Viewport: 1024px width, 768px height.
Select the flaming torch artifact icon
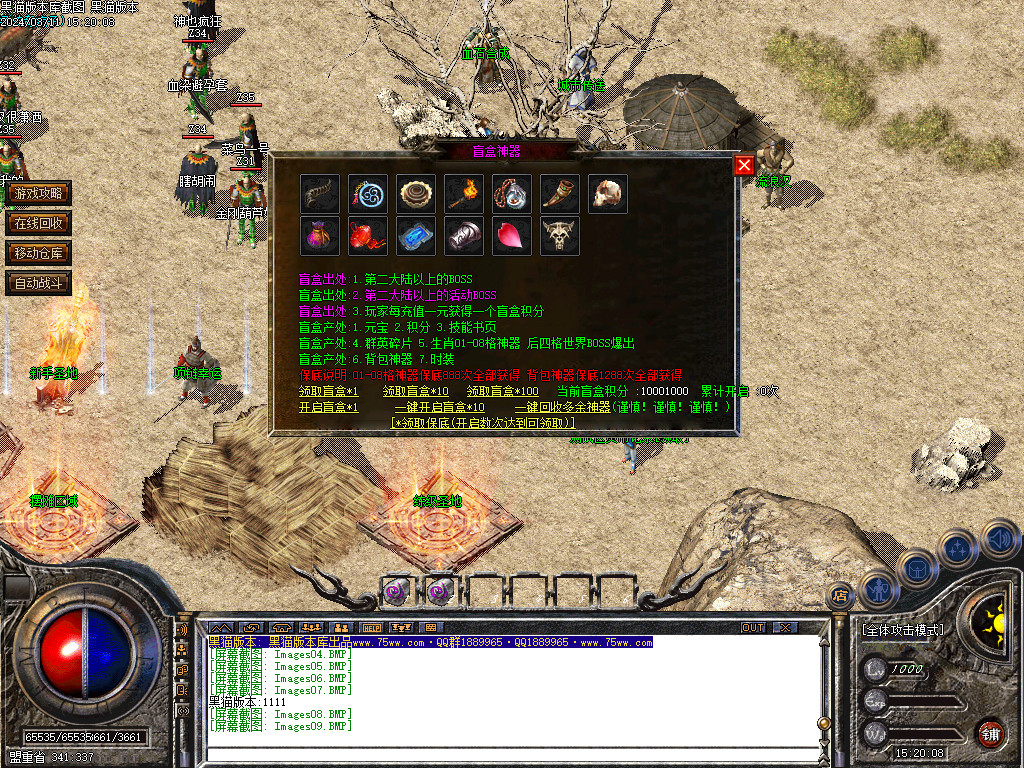pos(464,194)
